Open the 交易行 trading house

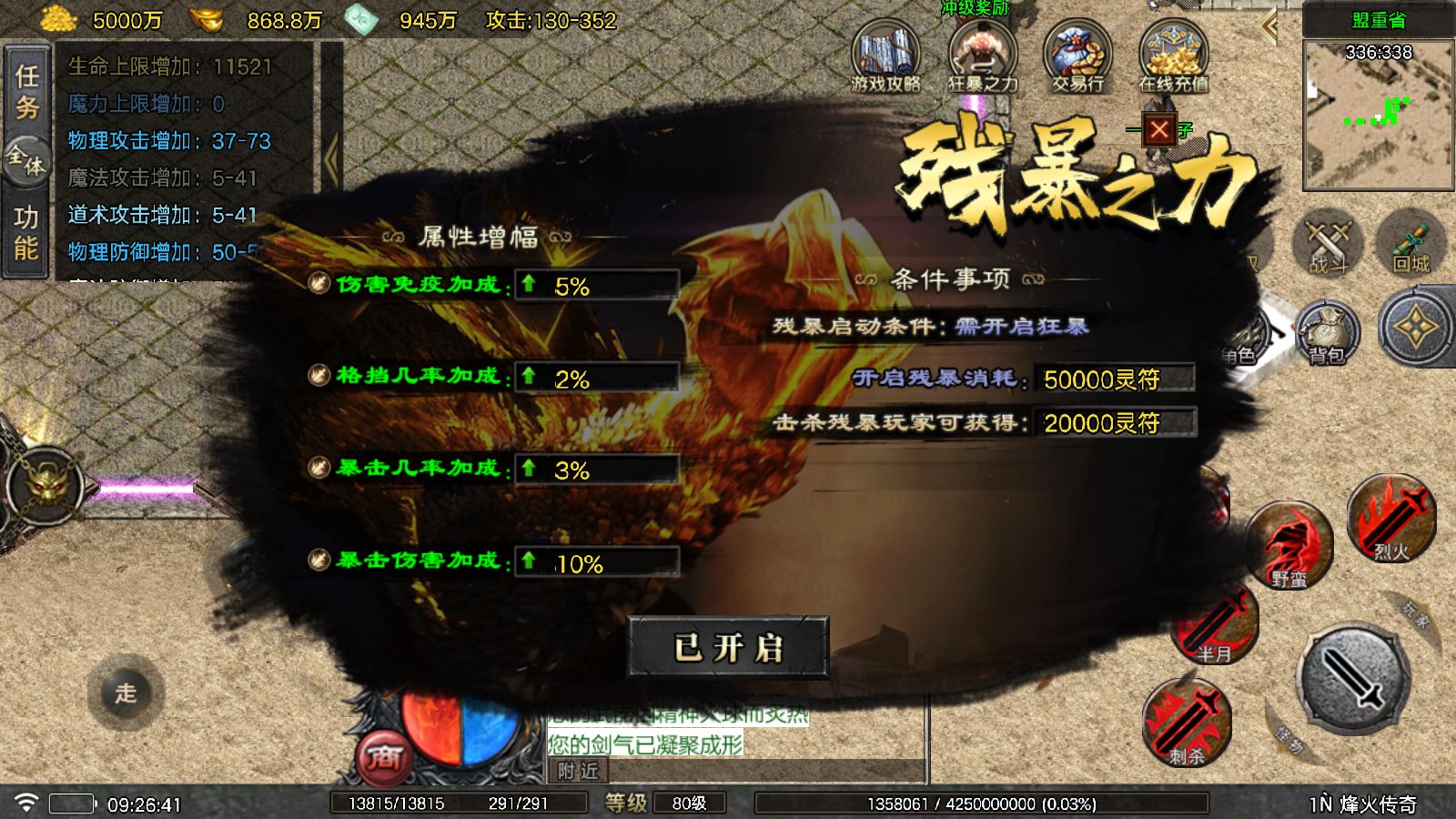coord(1078,57)
